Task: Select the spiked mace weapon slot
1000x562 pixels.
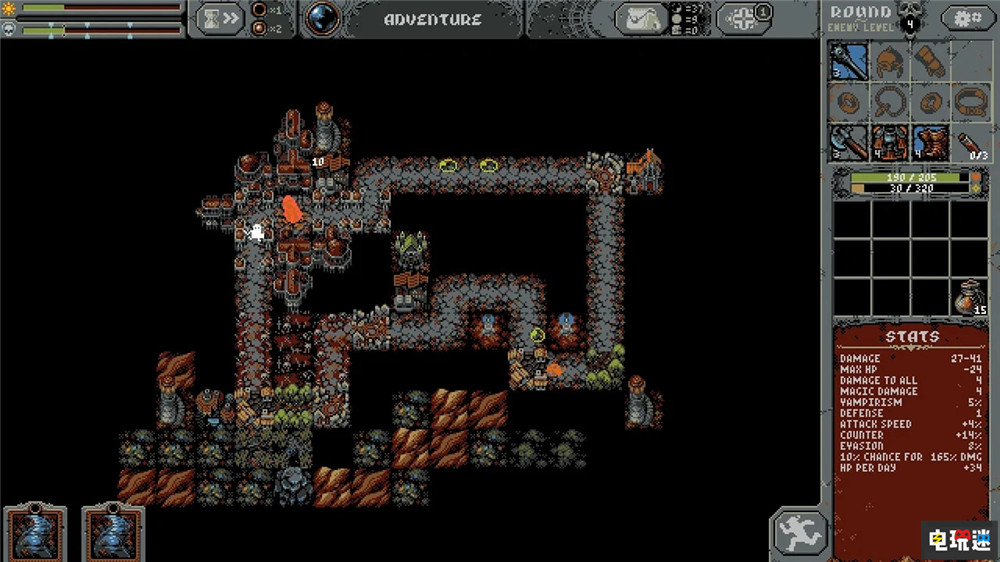Action: click(x=848, y=62)
